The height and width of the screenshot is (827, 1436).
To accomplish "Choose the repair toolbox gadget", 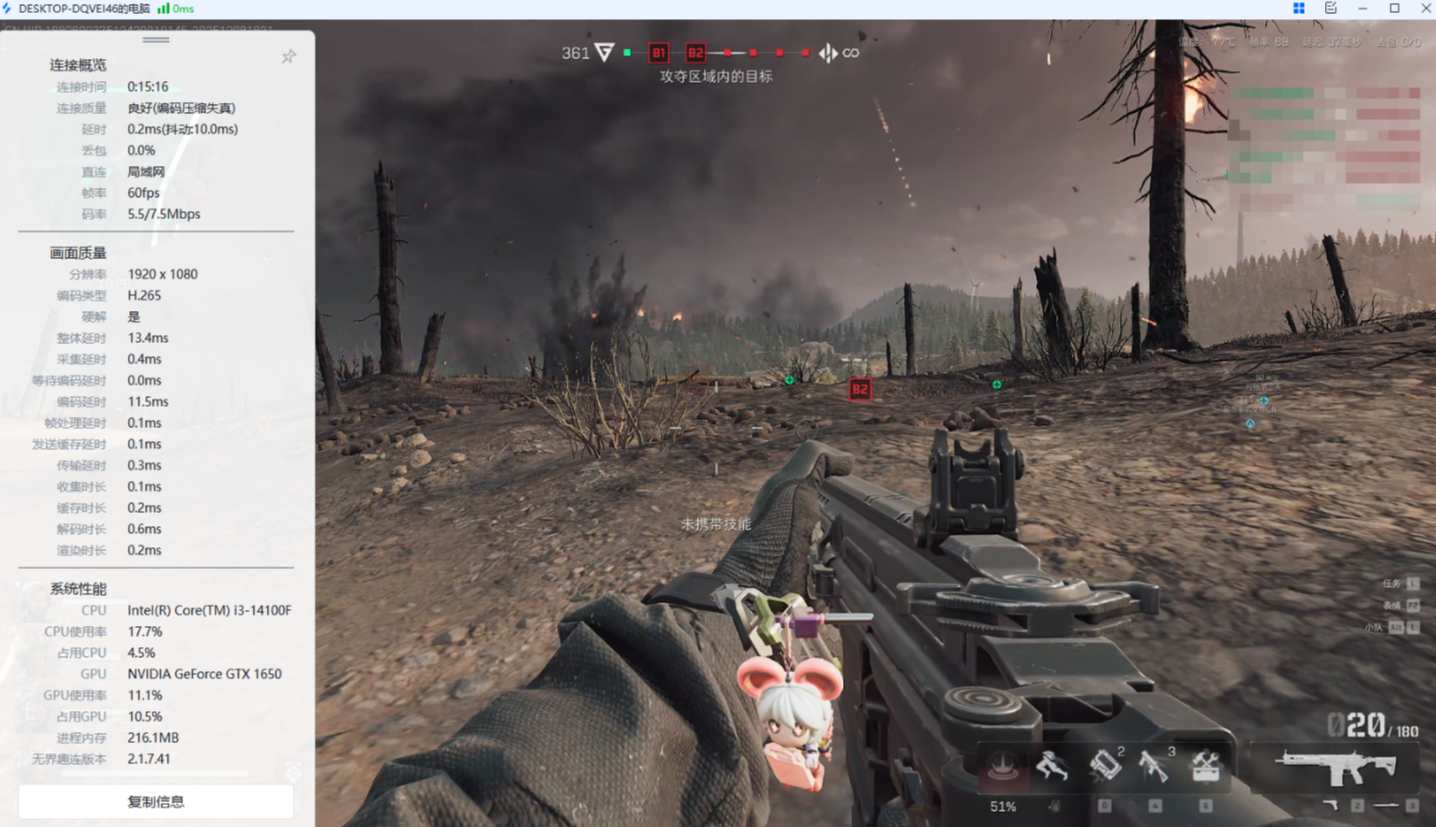I will click(x=1206, y=766).
